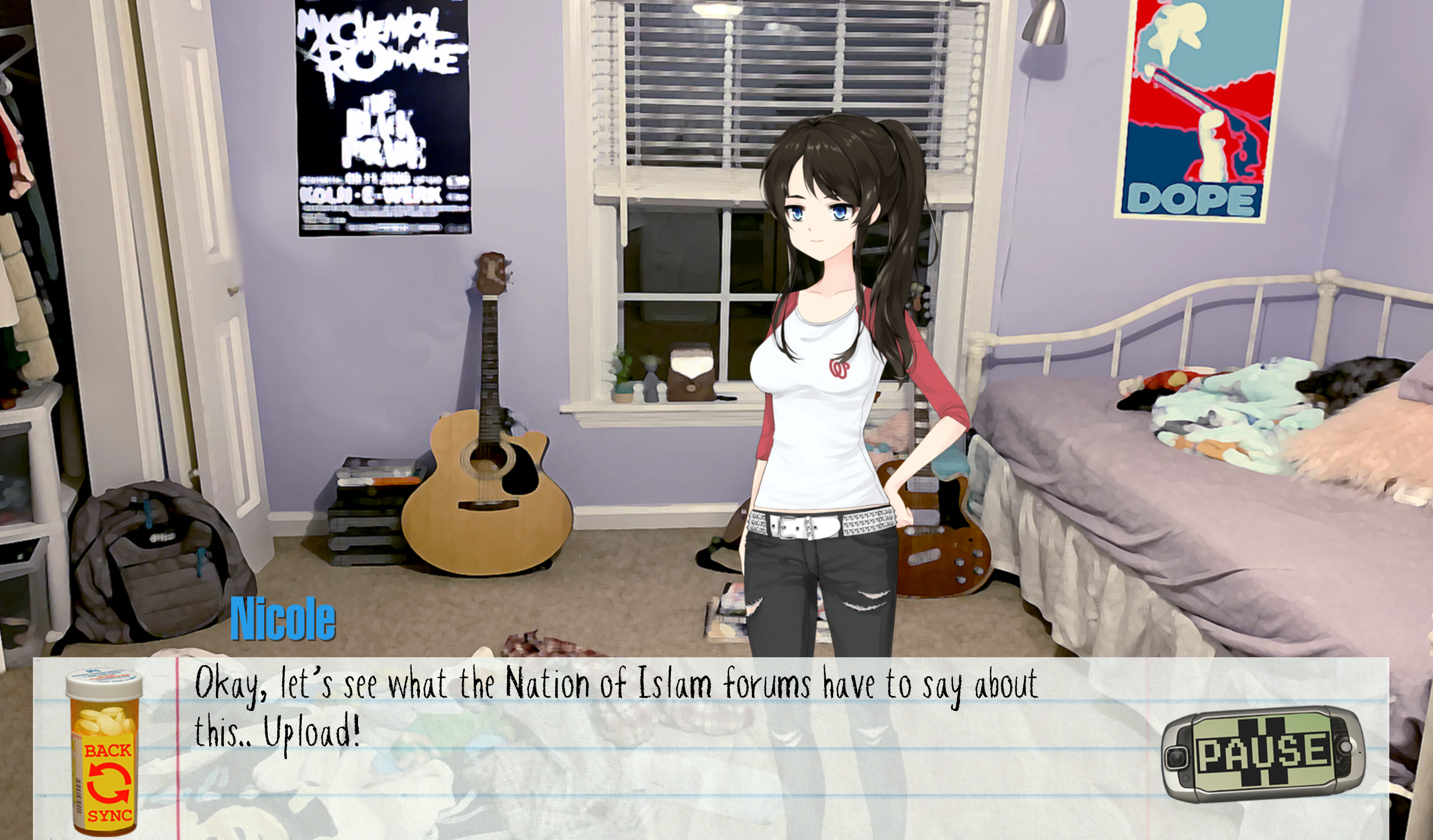Click the Back Sync pill bottle
1433x840 pixels.
[105, 754]
